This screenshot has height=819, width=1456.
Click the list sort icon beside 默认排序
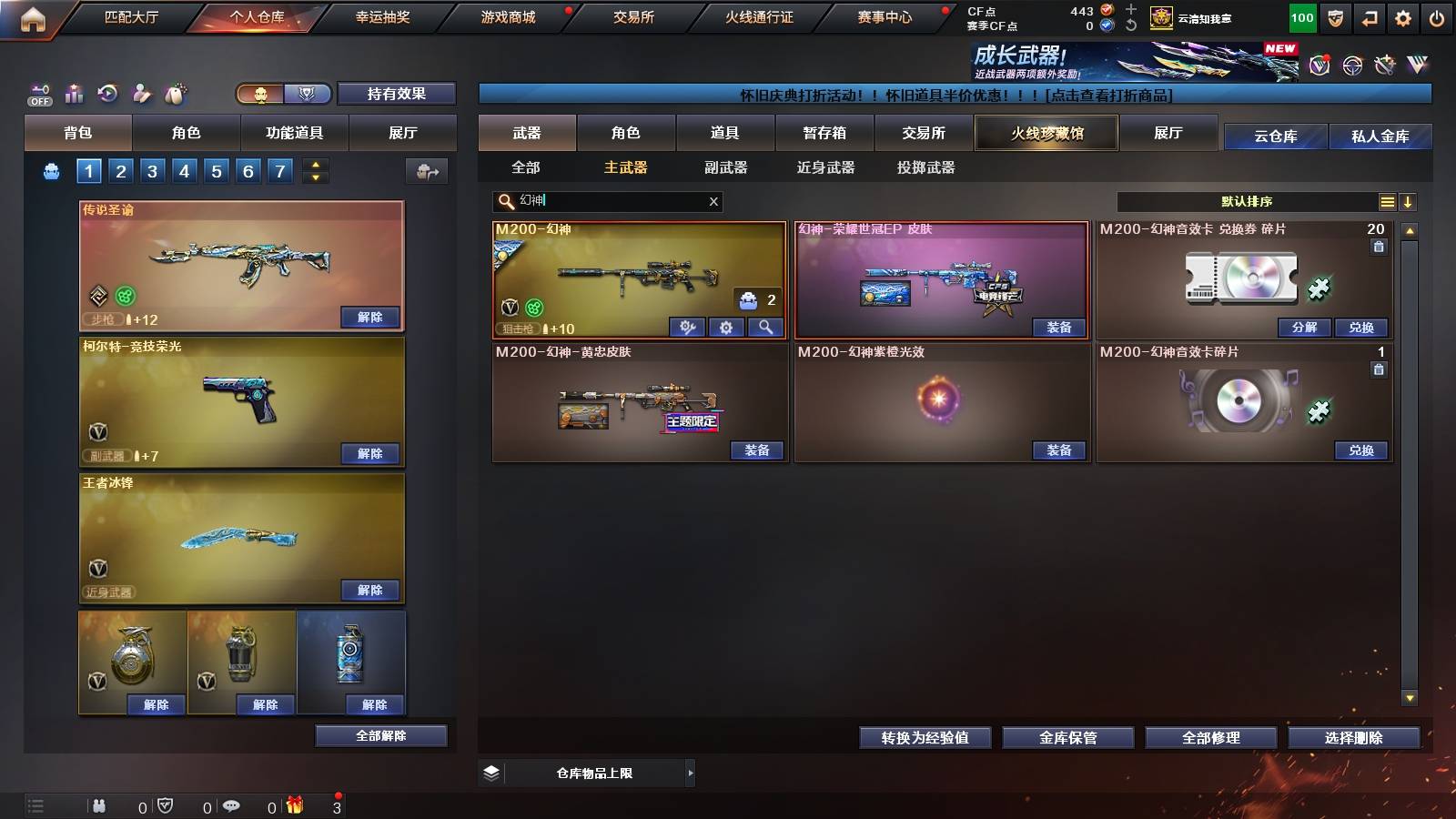[1386, 202]
